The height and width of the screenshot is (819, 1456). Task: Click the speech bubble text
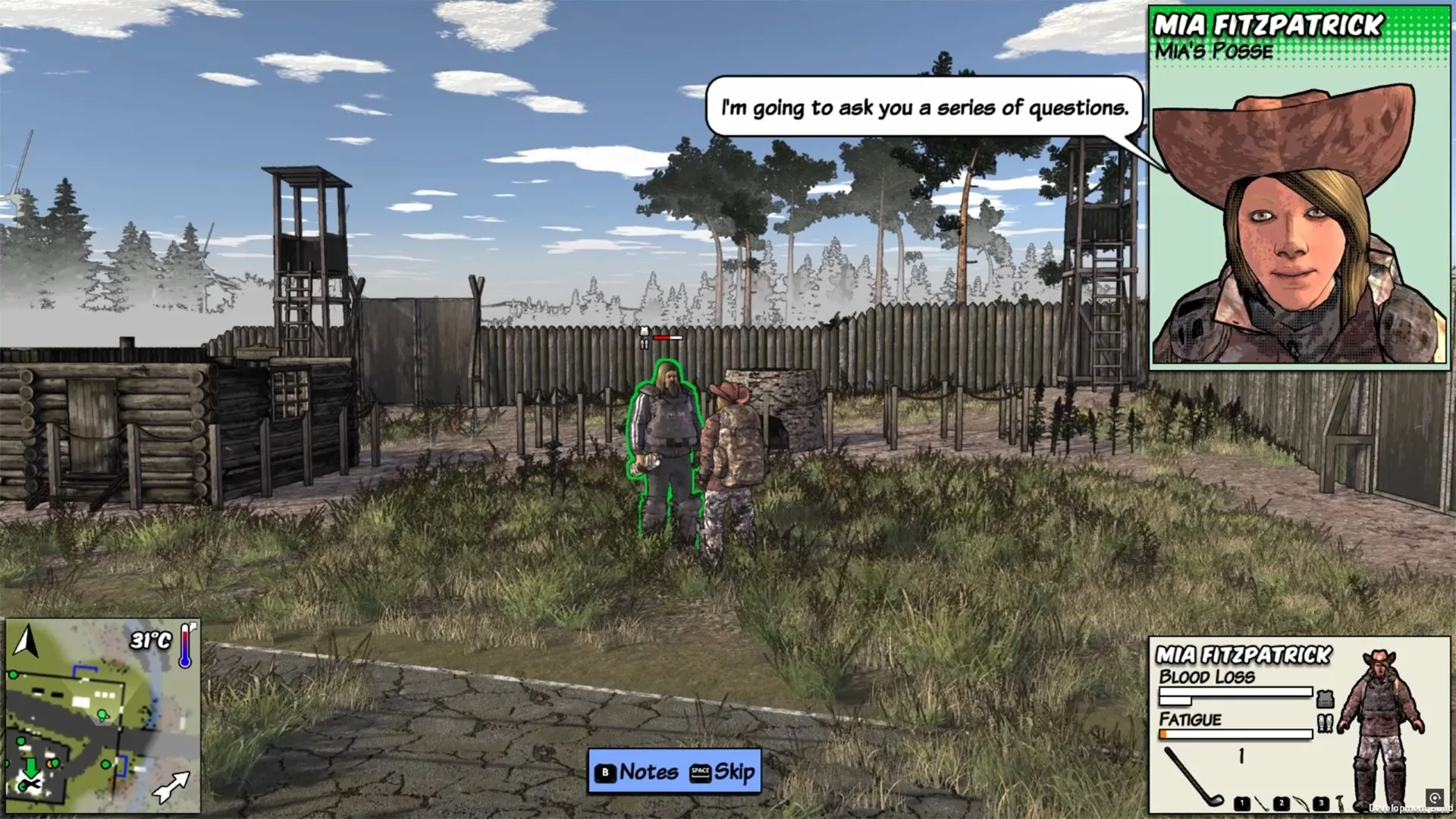pos(925,108)
